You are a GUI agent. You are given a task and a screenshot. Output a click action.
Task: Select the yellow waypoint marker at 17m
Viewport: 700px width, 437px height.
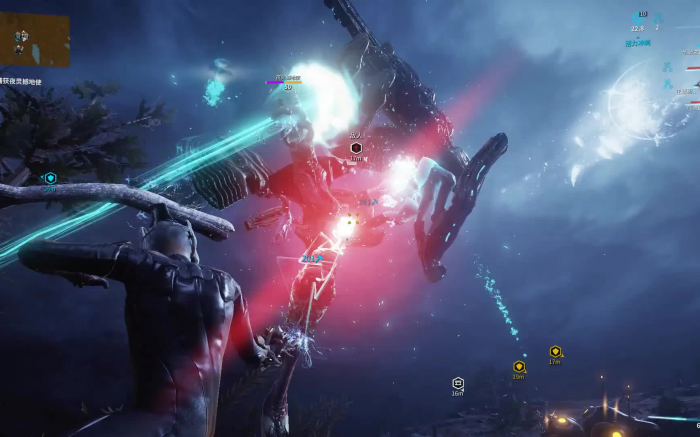[555, 352]
